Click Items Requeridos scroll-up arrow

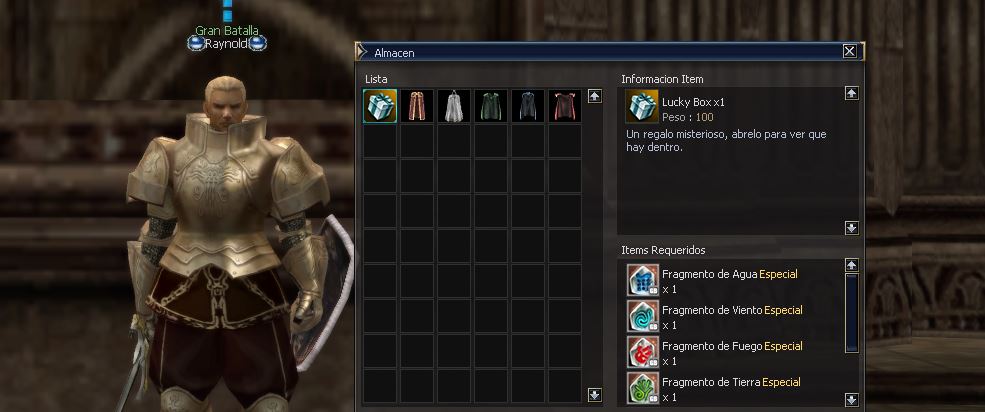click(851, 265)
